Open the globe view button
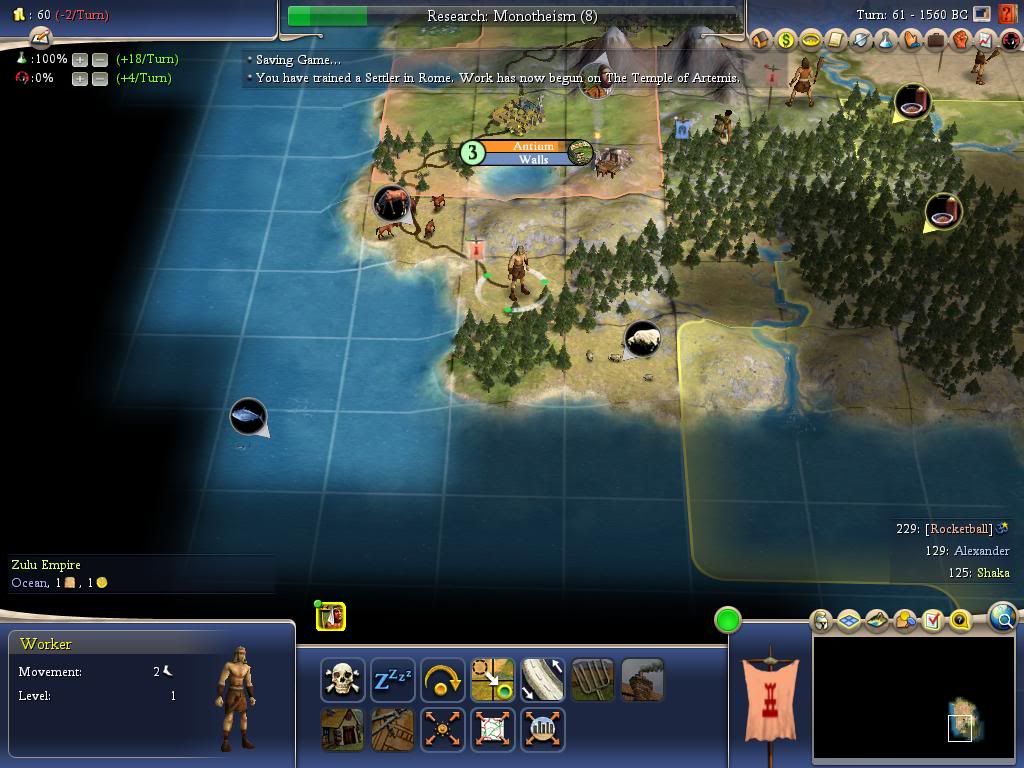The image size is (1024, 768). (1003, 619)
